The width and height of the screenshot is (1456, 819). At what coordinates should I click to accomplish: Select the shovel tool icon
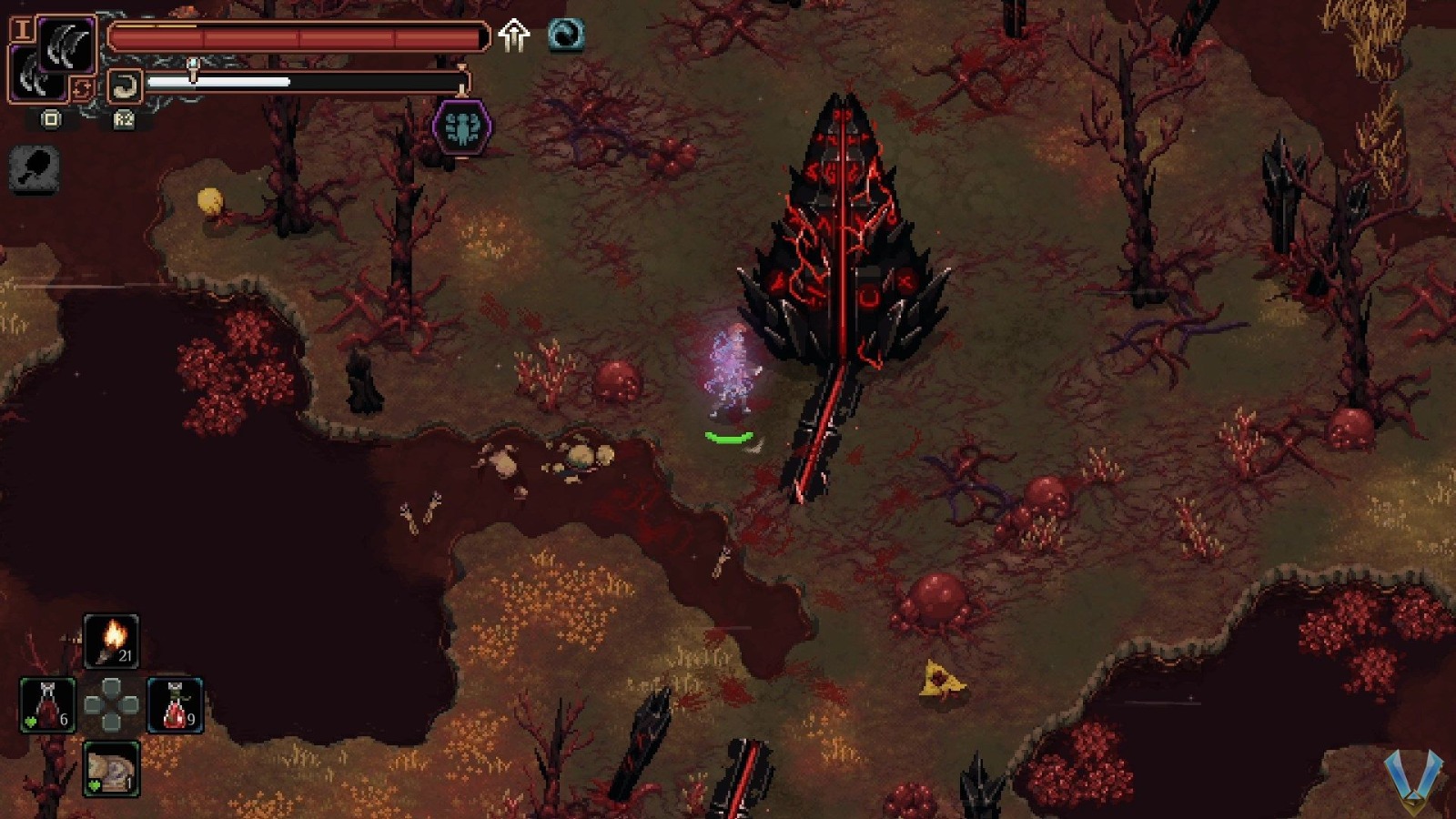point(34,171)
